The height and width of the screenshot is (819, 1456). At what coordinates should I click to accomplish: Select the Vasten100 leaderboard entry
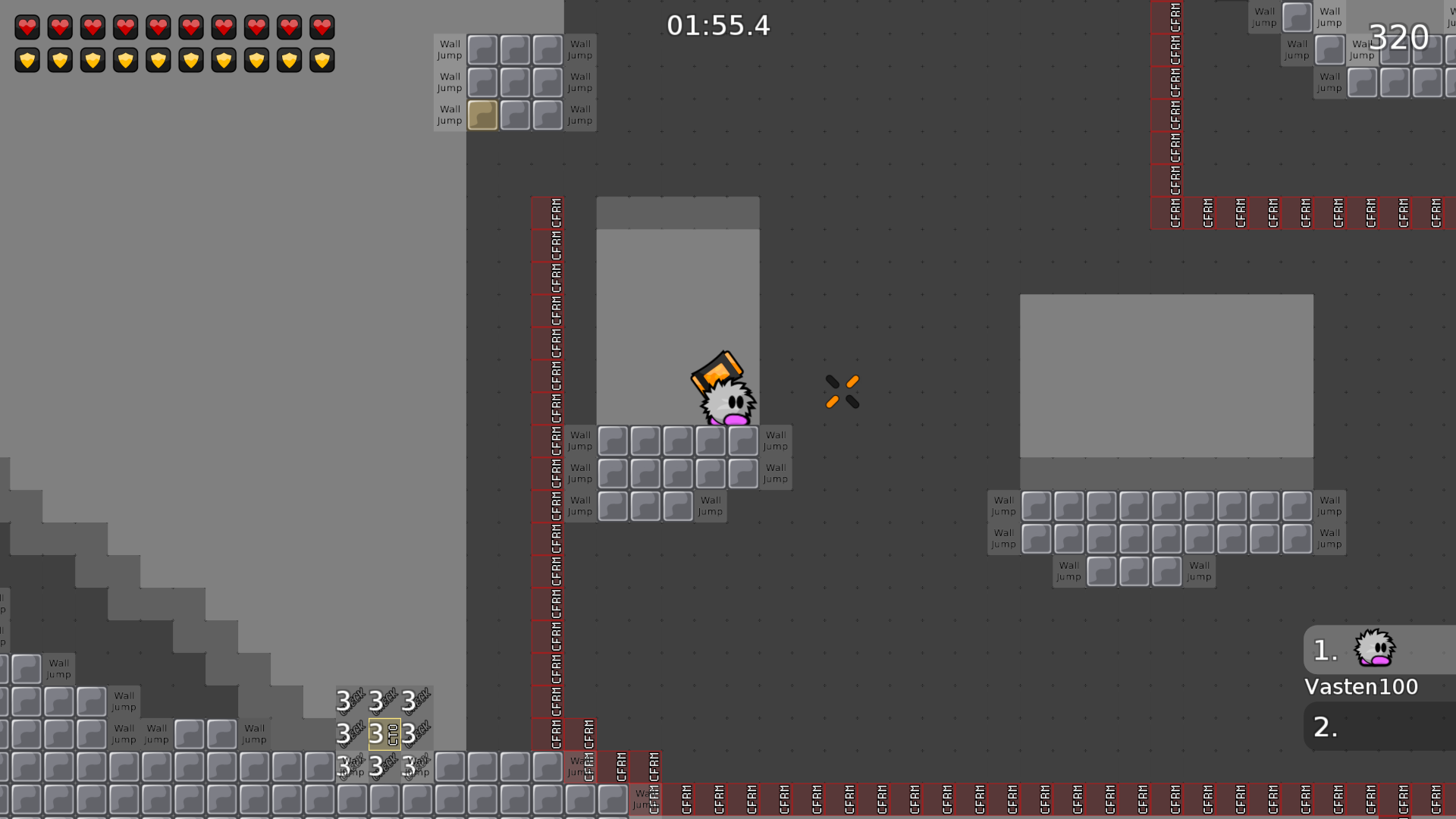tap(1360, 686)
